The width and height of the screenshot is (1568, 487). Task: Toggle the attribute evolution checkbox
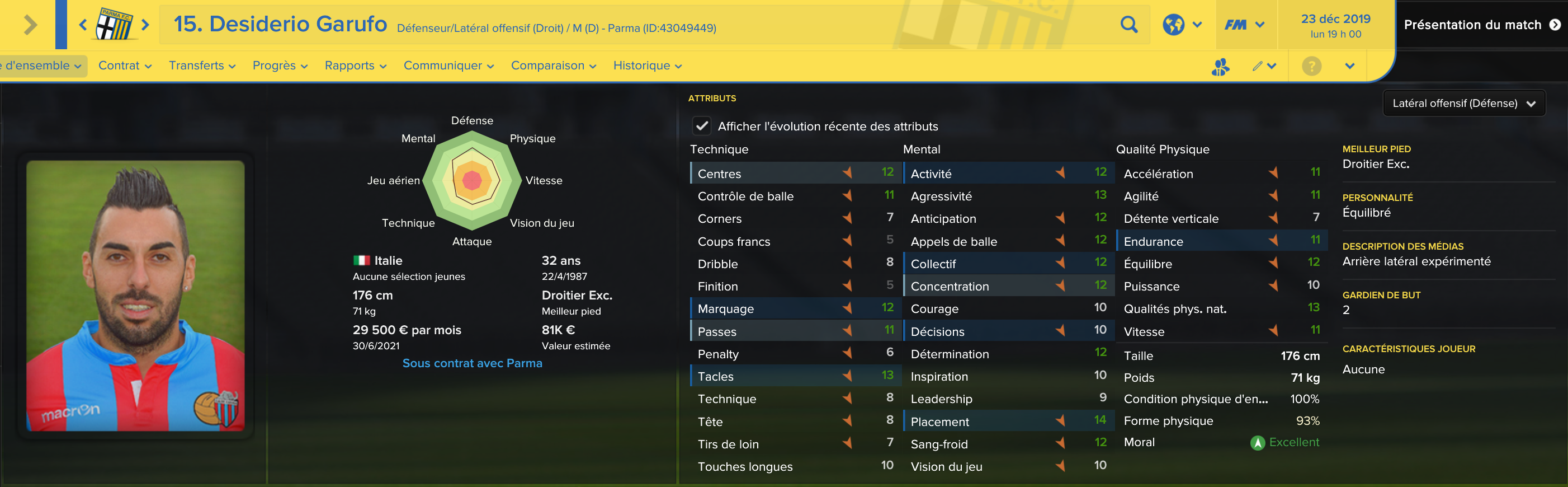click(702, 126)
